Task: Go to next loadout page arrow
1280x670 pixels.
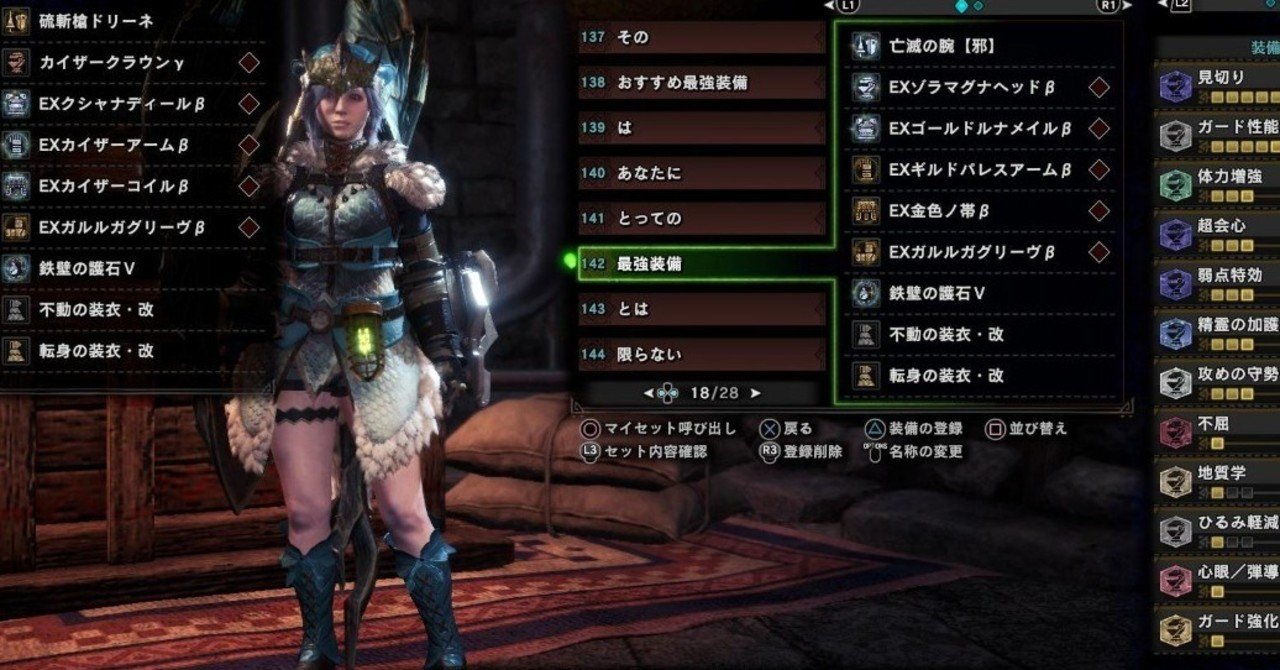Action: point(755,394)
